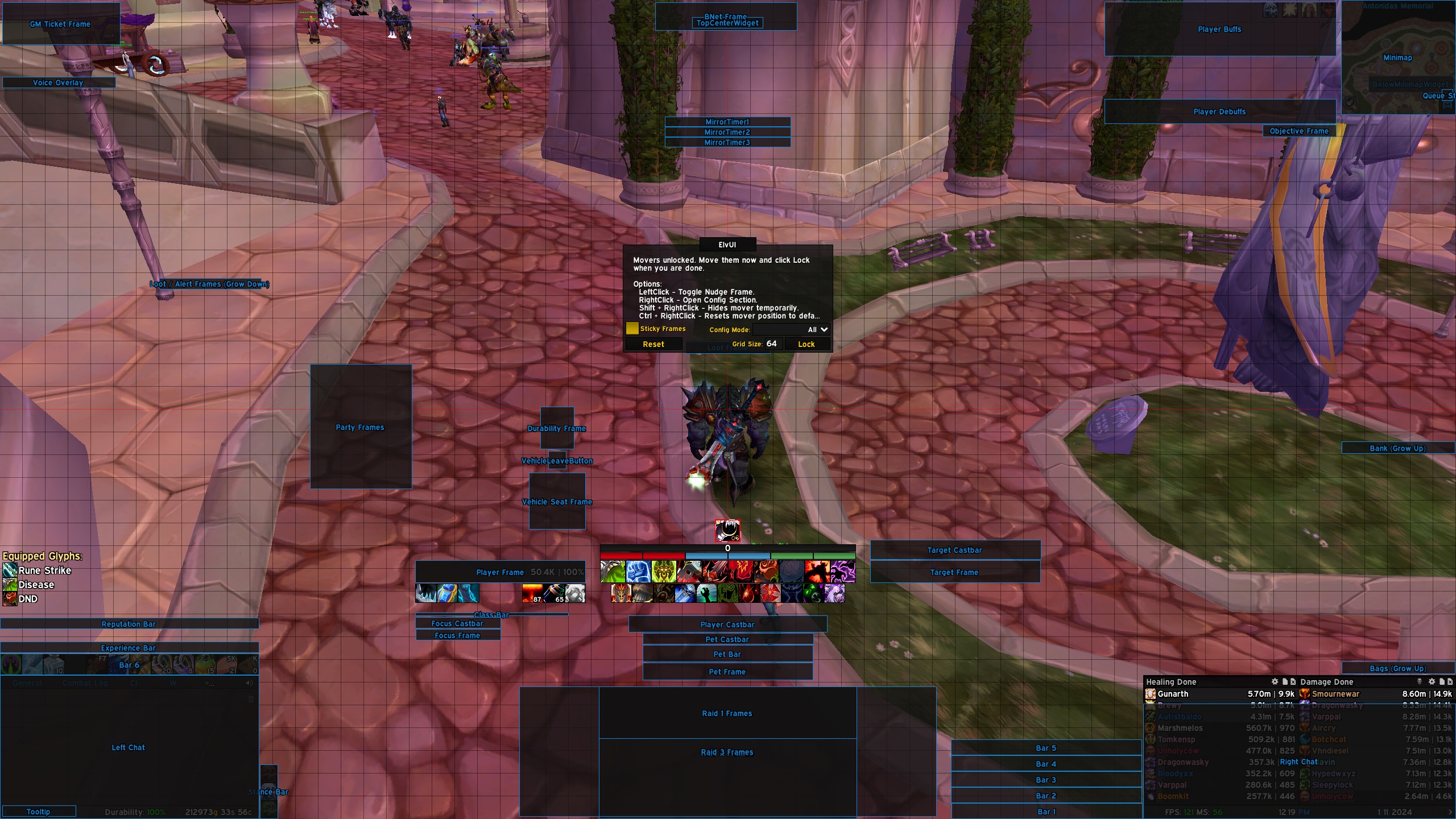
Task: Click the Minimap mover
Action: coord(1397,57)
